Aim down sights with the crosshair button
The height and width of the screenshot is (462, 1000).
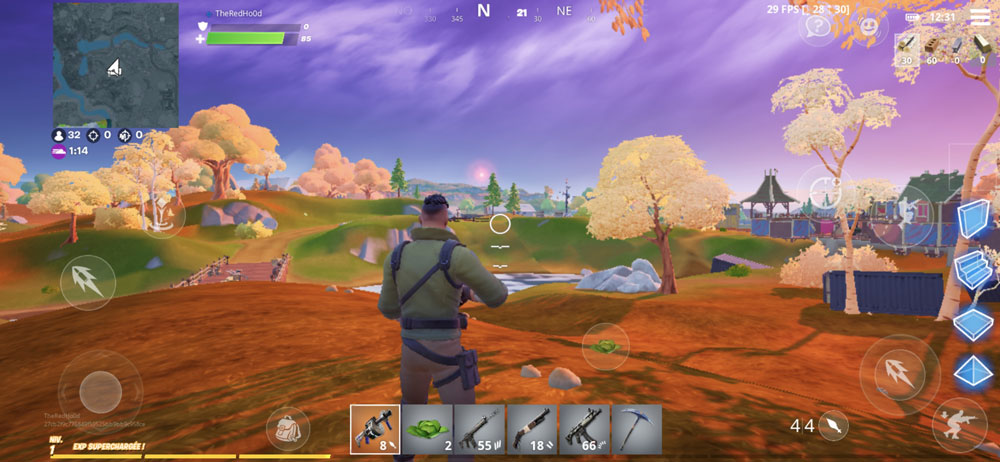tap(825, 190)
